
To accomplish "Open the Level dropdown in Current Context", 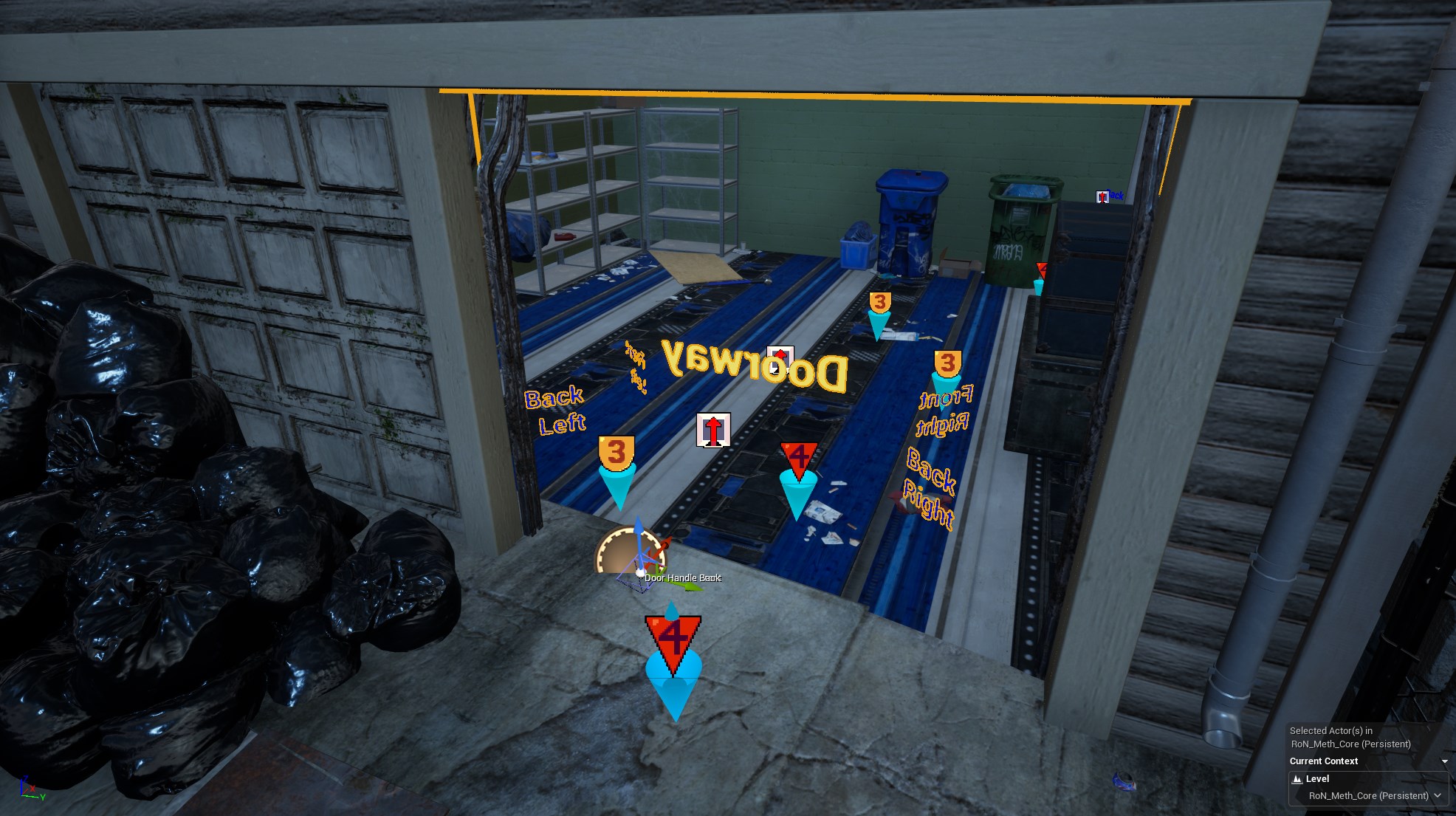I will click(x=1436, y=795).
